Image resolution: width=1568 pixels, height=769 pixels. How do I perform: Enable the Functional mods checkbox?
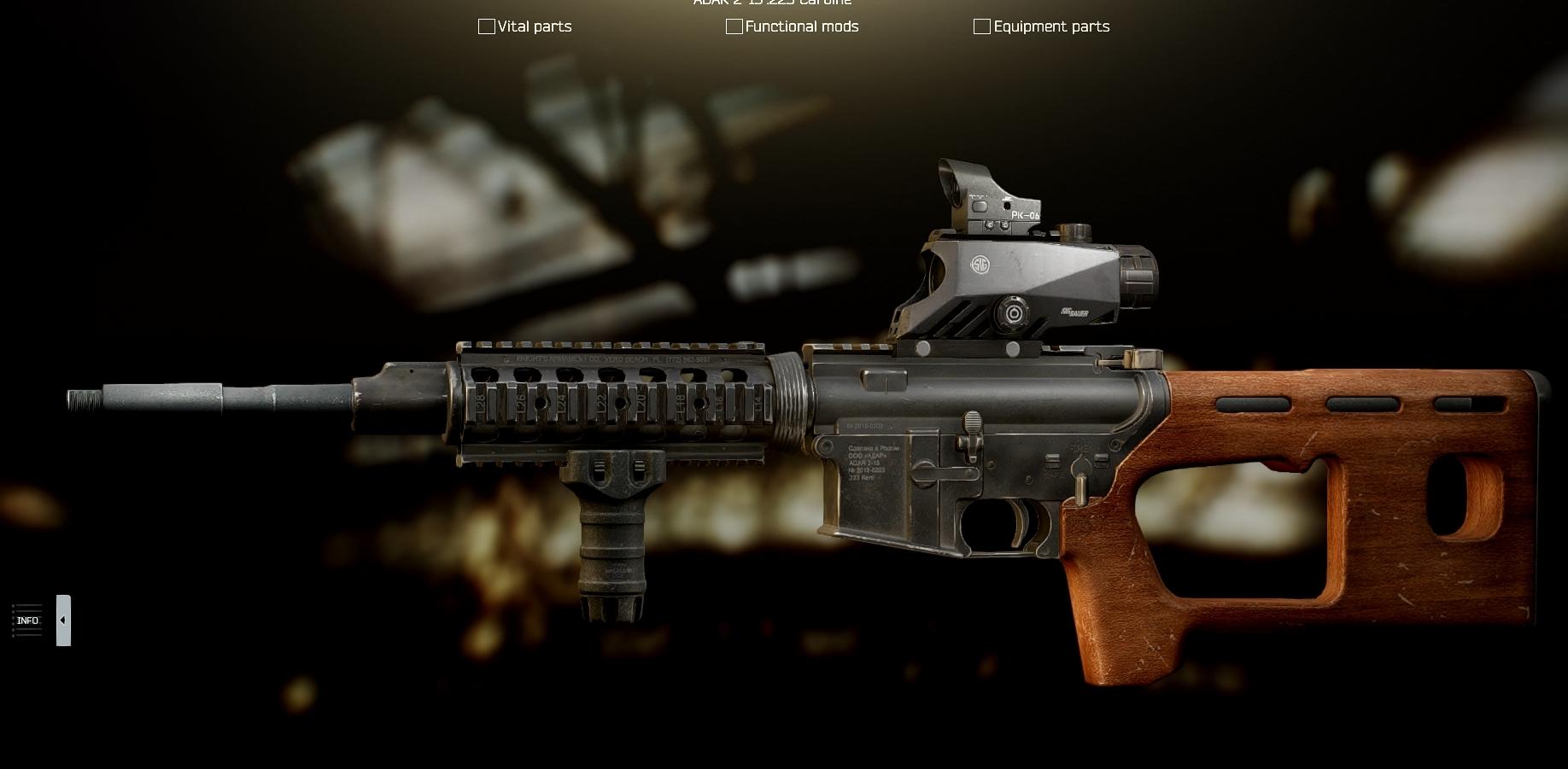click(734, 26)
